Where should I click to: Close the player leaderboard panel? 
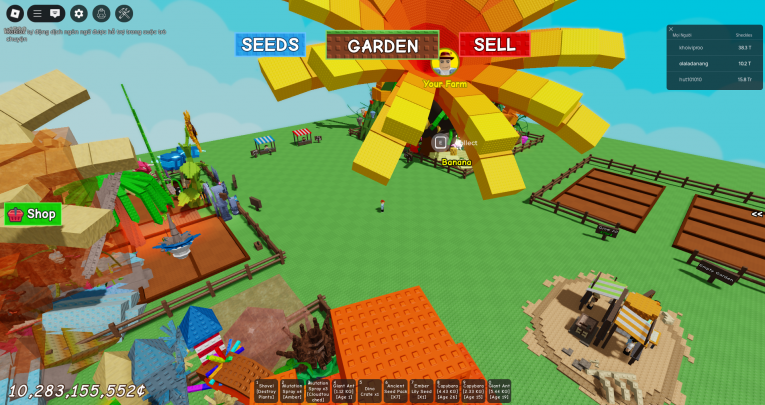(671, 30)
